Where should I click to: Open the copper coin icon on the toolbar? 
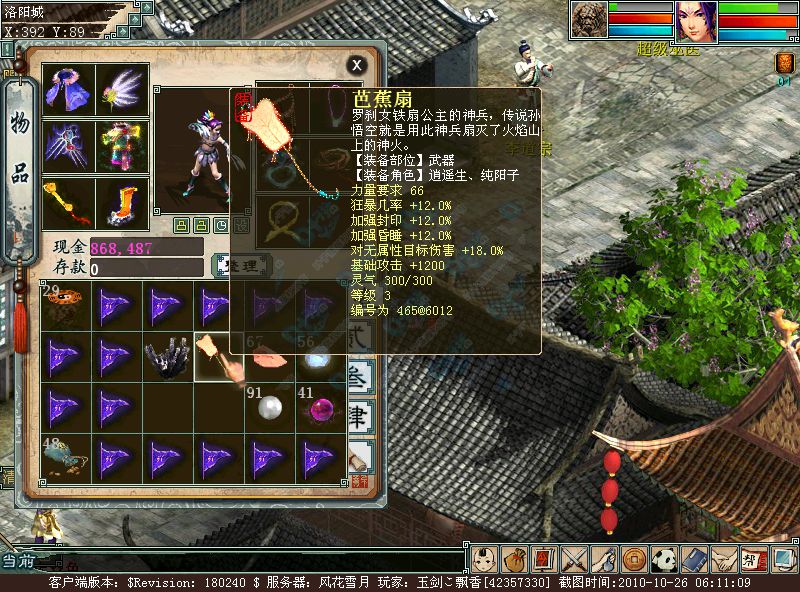click(634, 559)
